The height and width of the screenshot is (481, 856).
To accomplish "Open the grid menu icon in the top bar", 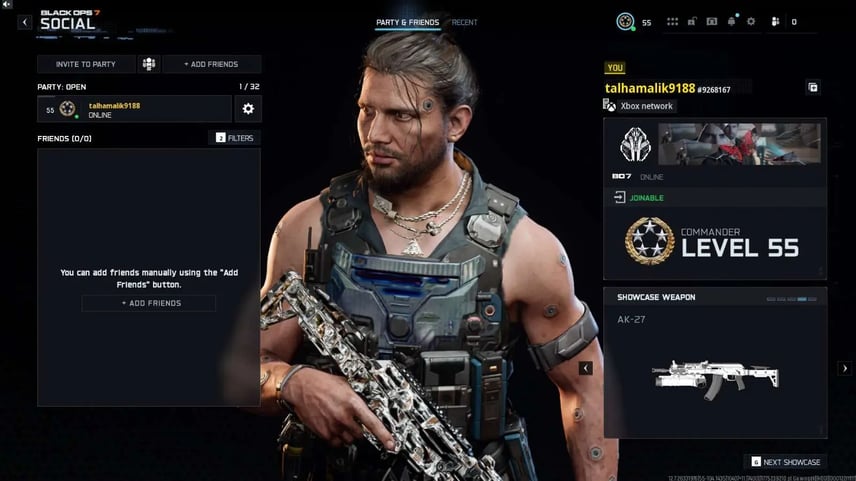I will tap(672, 22).
